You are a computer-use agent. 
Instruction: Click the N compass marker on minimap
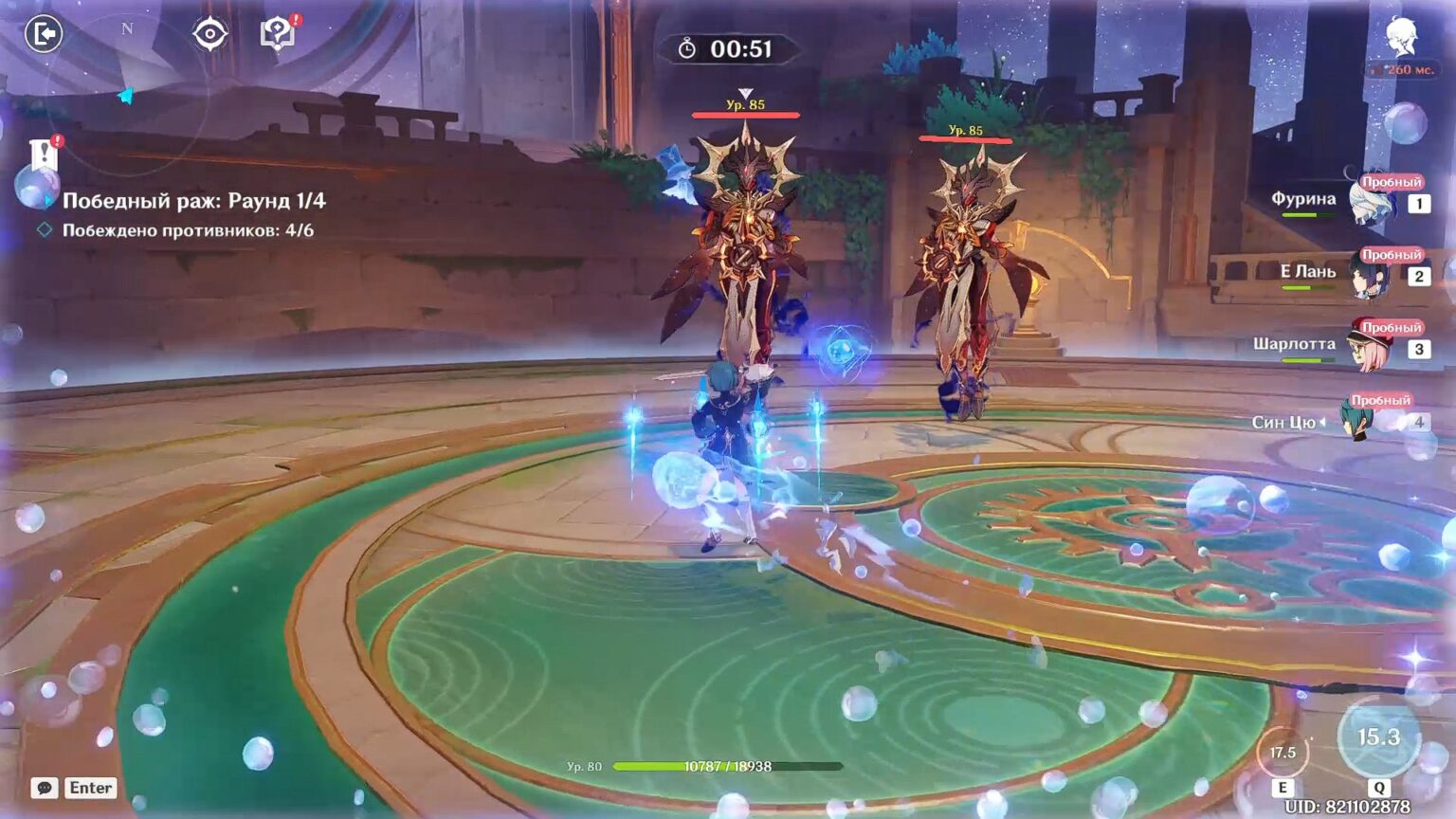click(128, 30)
